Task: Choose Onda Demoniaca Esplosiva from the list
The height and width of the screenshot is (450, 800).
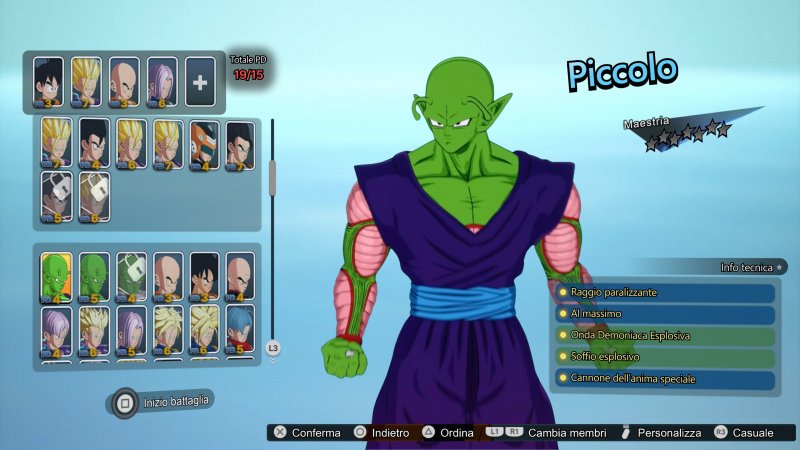Action: click(666, 336)
